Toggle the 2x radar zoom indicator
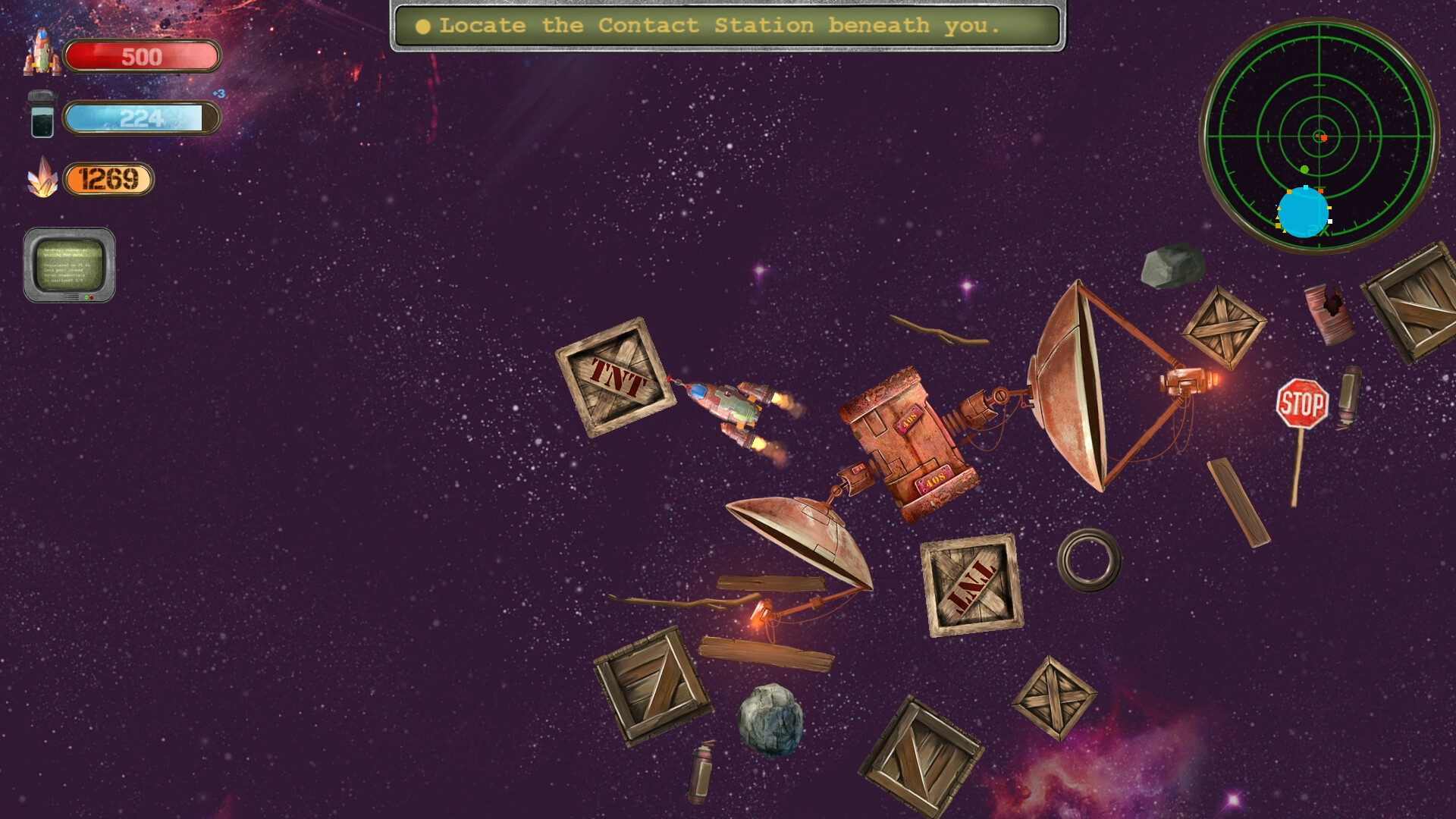The image size is (1456, 819). pyautogui.click(x=1319, y=231)
